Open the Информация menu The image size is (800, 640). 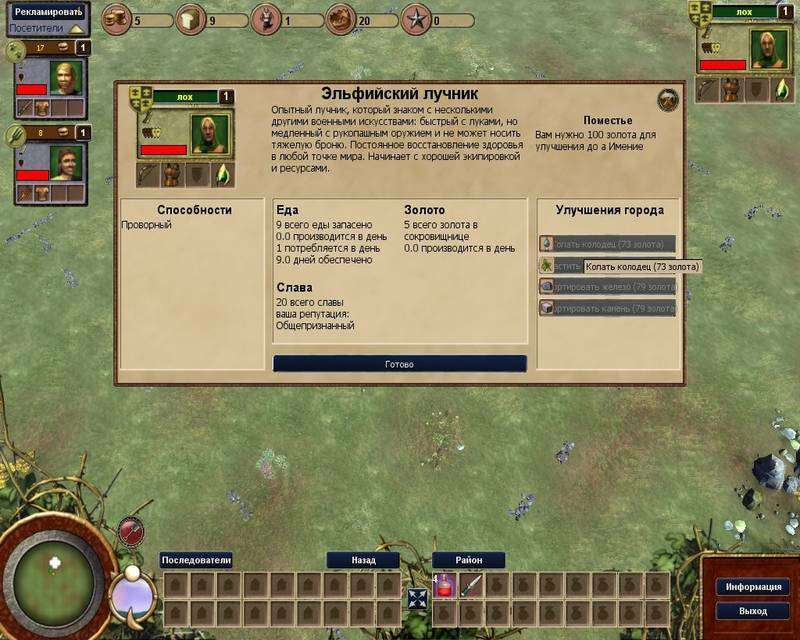click(x=755, y=587)
